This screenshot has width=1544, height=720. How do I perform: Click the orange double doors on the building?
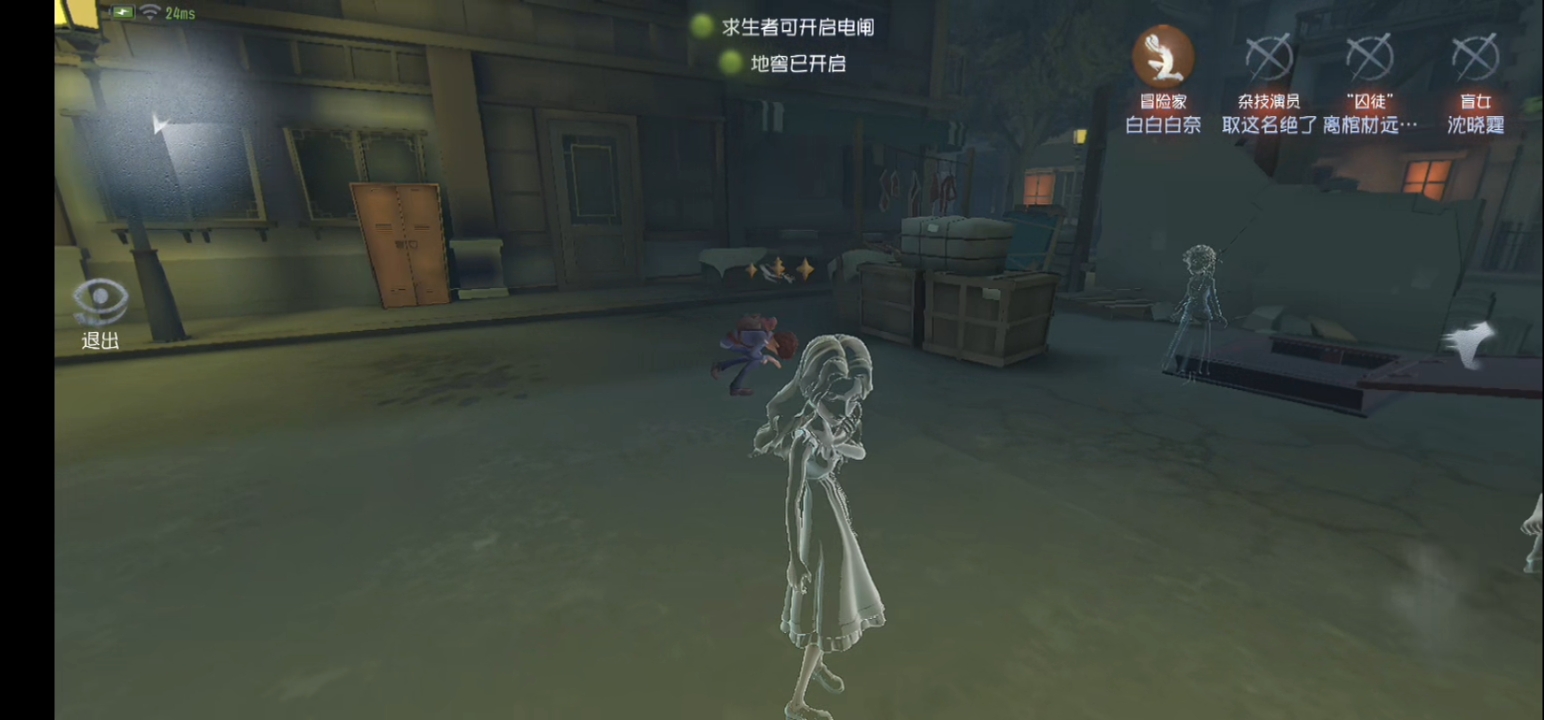(404, 243)
